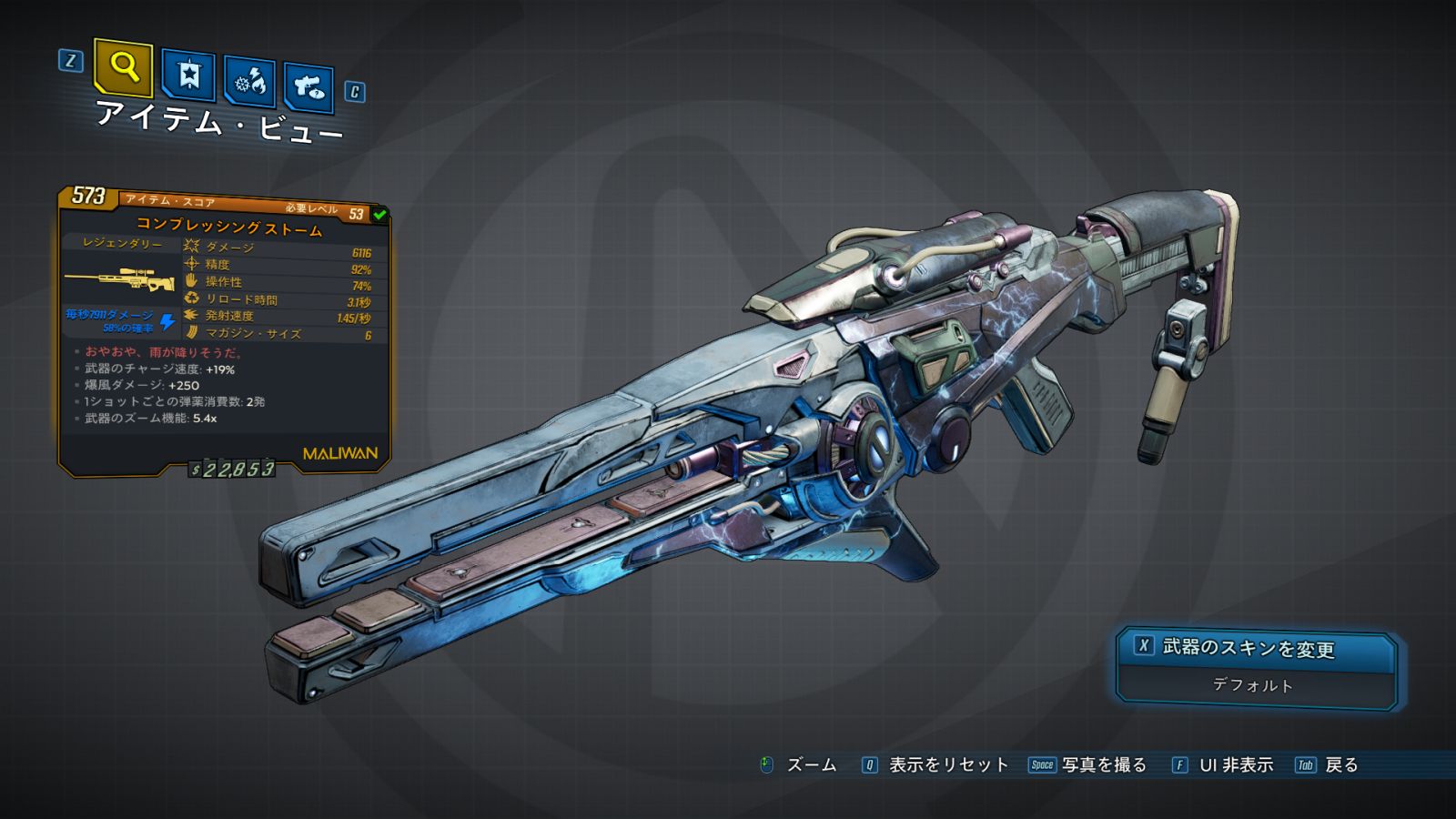1456x819 pixels.
Task: Select the magnifying glass inspect tab
Action: [x=123, y=66]
